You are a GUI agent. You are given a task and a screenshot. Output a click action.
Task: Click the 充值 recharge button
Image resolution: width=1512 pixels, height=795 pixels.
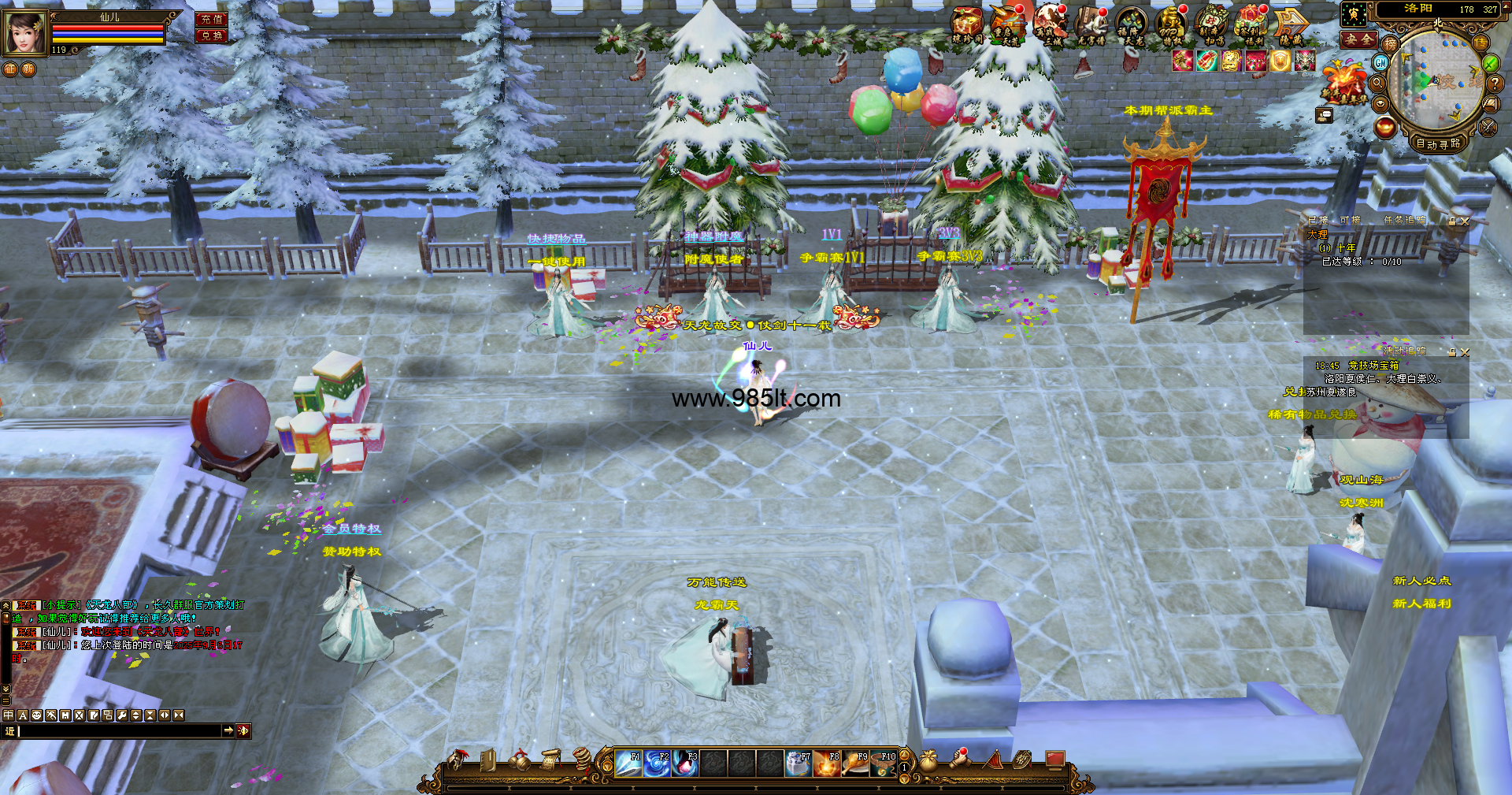(211, 20)
